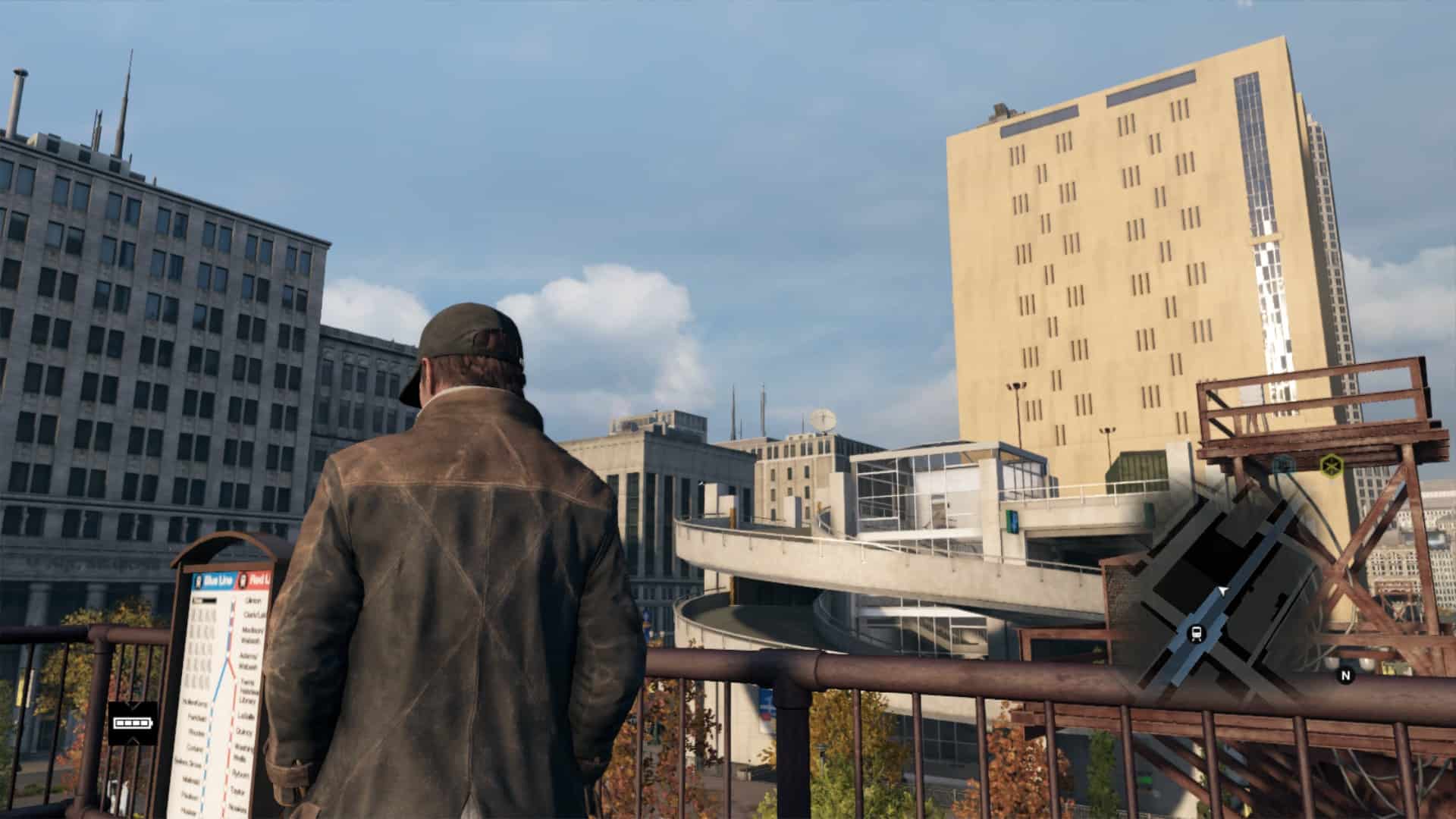This screenshot has height=819, width=1456.
Task: Select the train station marker on minimap
Action: pos(1197,633)
